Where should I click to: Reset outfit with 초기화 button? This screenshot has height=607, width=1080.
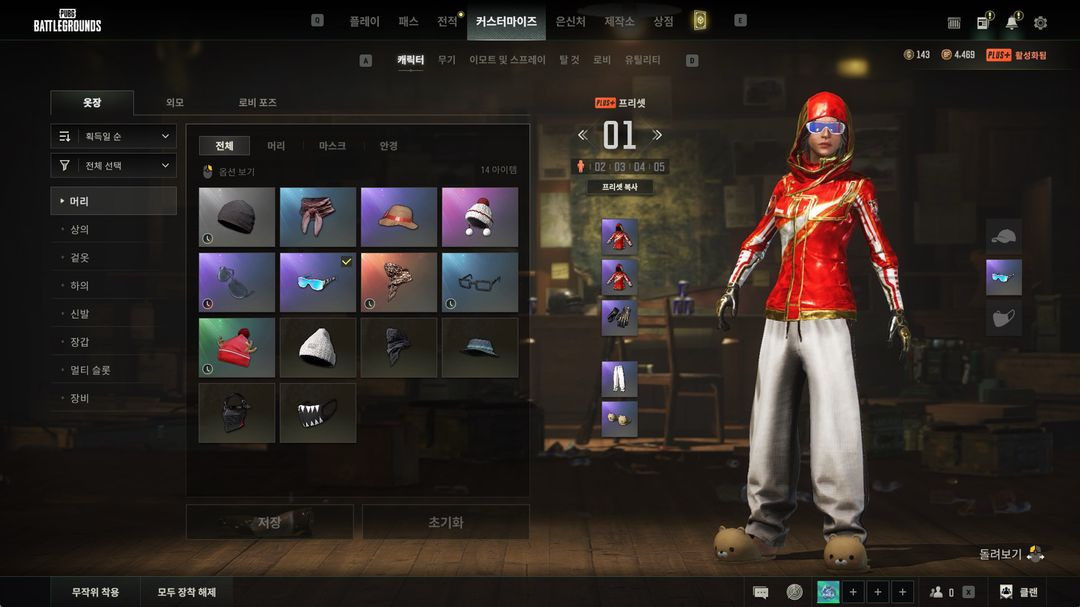pyautogui.click(x=445, y=522)
